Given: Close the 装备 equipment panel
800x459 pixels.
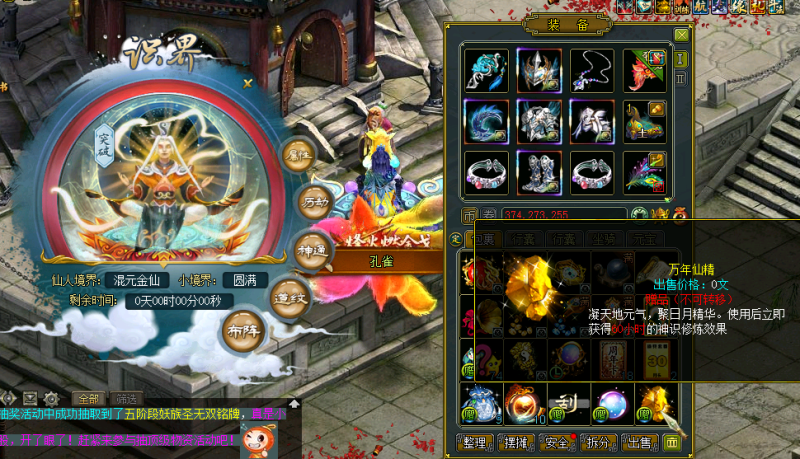Looking at the screenshot, I should (x=681, y=35).
